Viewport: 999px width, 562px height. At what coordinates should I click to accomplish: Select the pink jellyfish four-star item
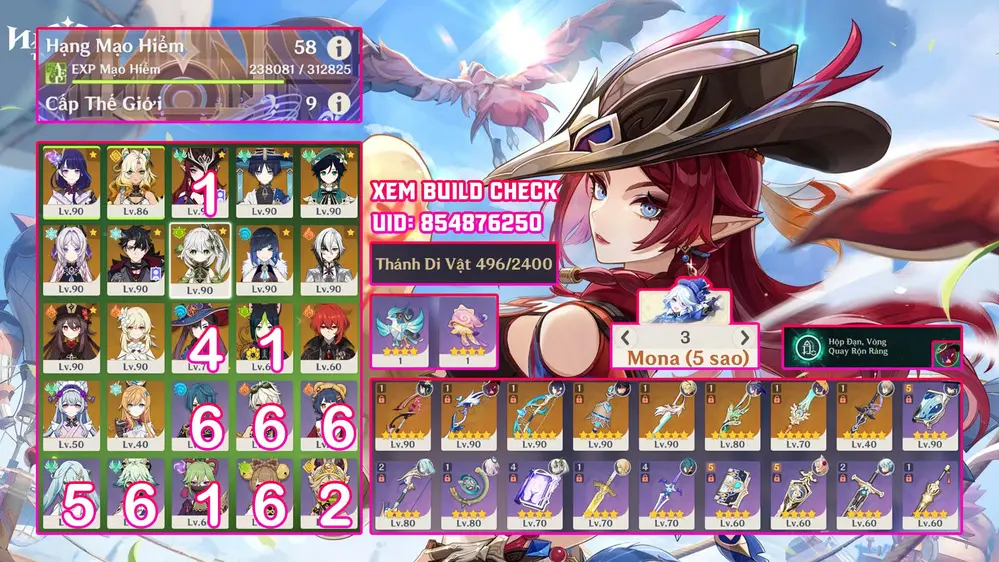coord(465,331)
